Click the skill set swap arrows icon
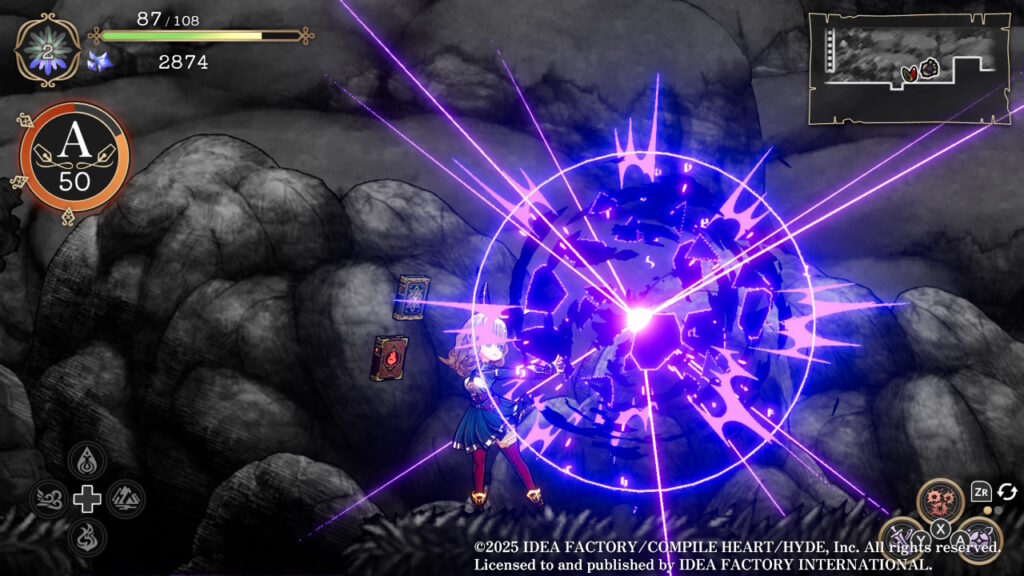The image size is (1024, 576). click(1006, 492)
